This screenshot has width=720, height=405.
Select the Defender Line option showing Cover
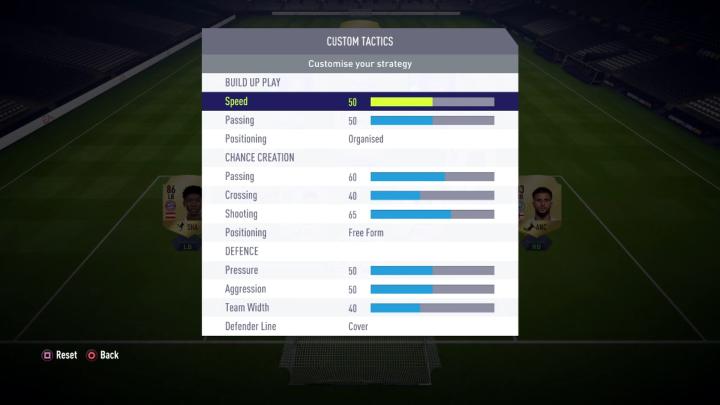click(x=360, y=326)
